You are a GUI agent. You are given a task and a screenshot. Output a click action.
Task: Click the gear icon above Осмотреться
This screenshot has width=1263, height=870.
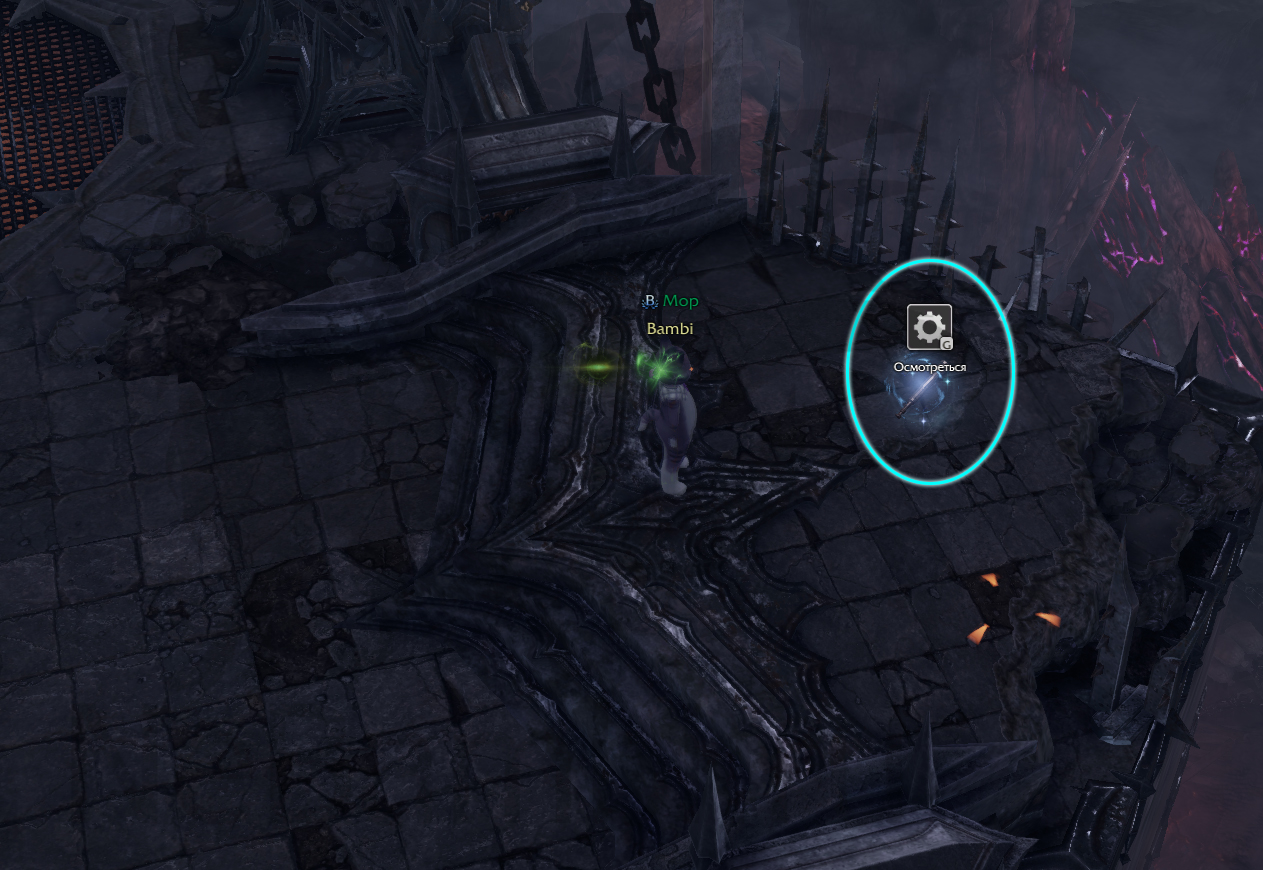coord(929,327)
